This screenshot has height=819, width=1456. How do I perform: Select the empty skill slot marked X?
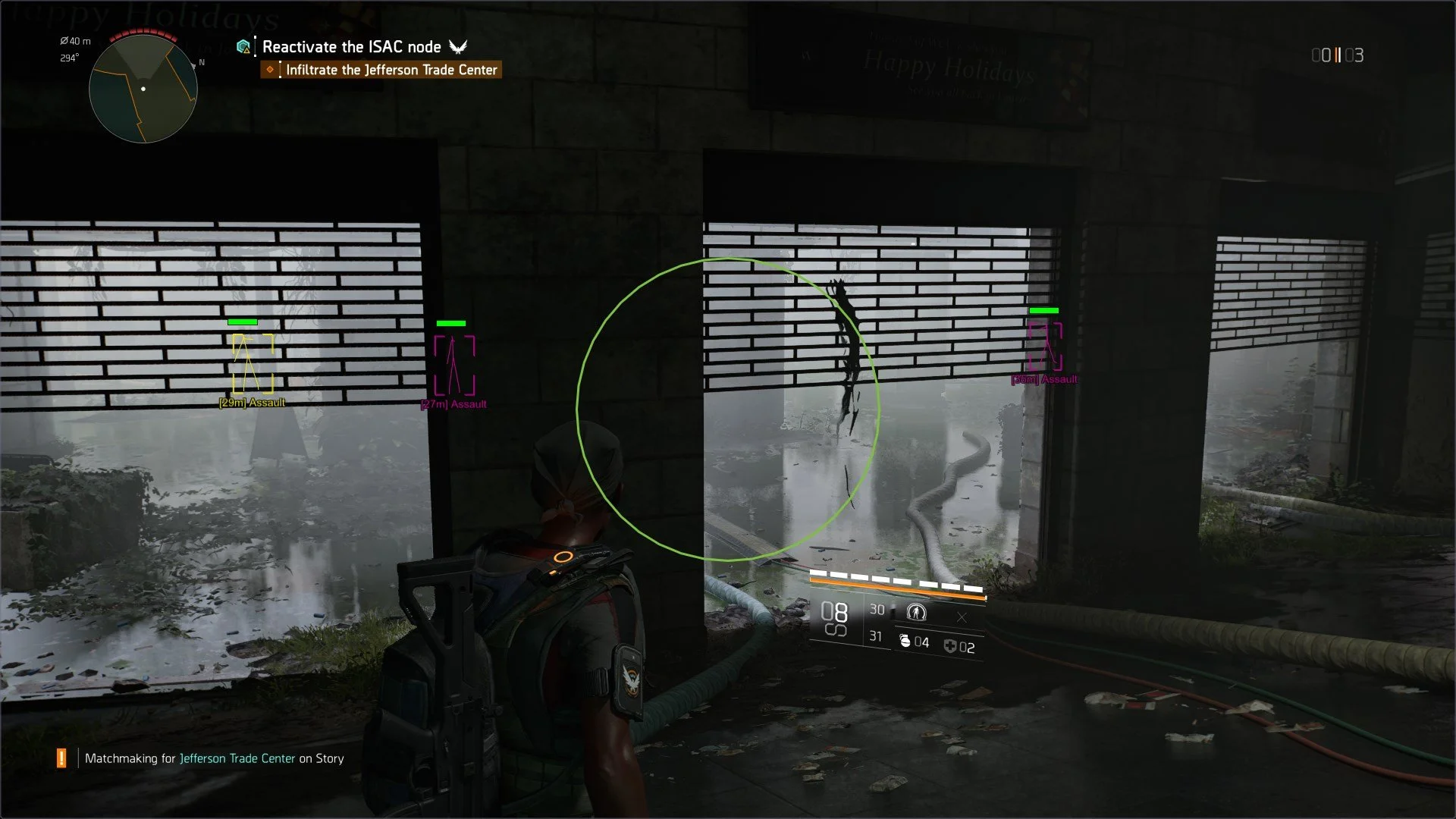point(962,618)
